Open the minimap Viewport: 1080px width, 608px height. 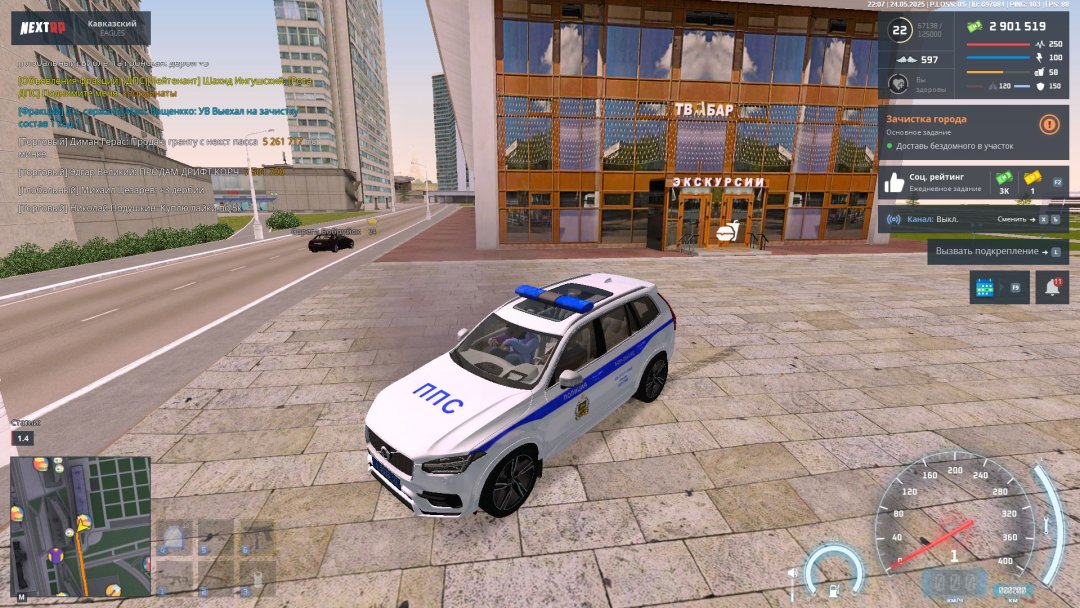[x=80, y=526]
